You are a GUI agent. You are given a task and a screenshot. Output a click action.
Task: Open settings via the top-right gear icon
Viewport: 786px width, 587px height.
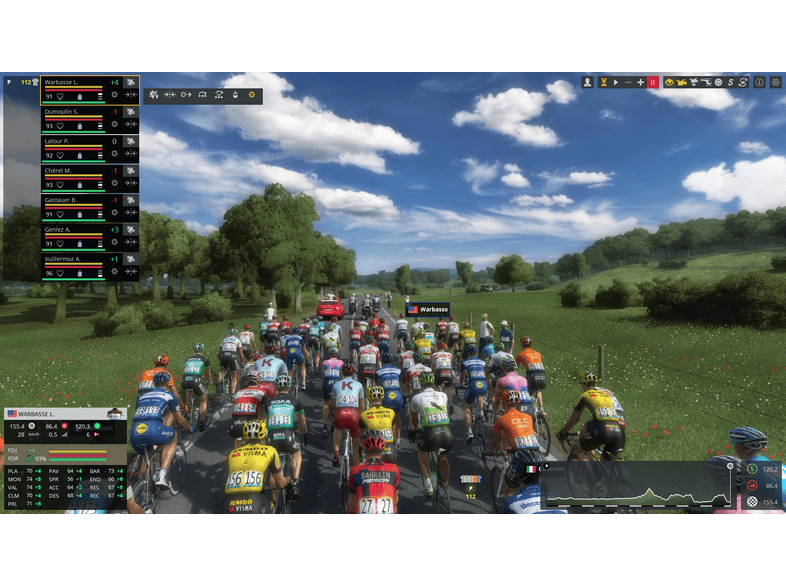(x=775, y=82)
